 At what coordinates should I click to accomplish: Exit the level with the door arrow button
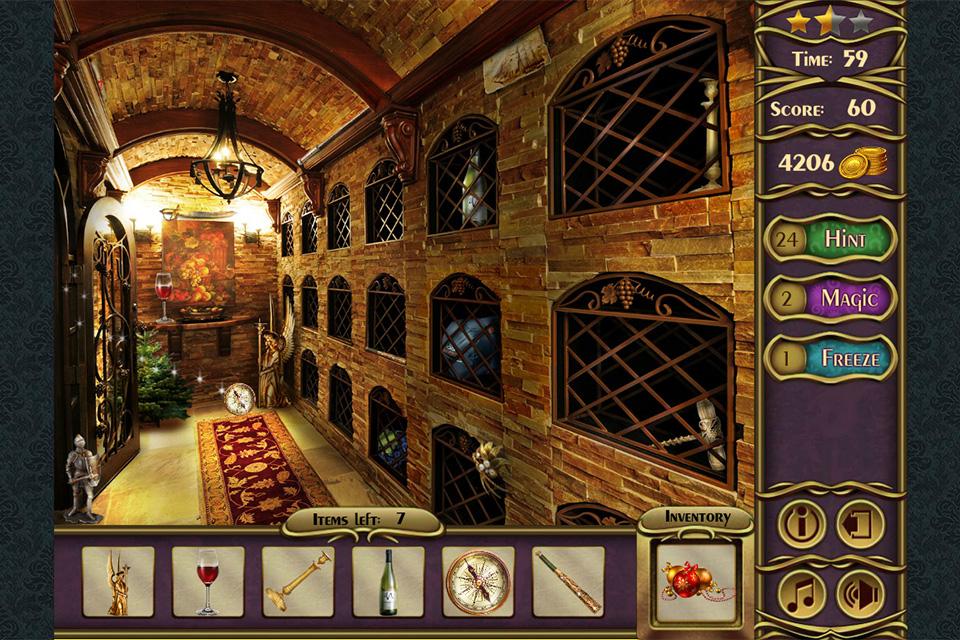click(860, 524)
